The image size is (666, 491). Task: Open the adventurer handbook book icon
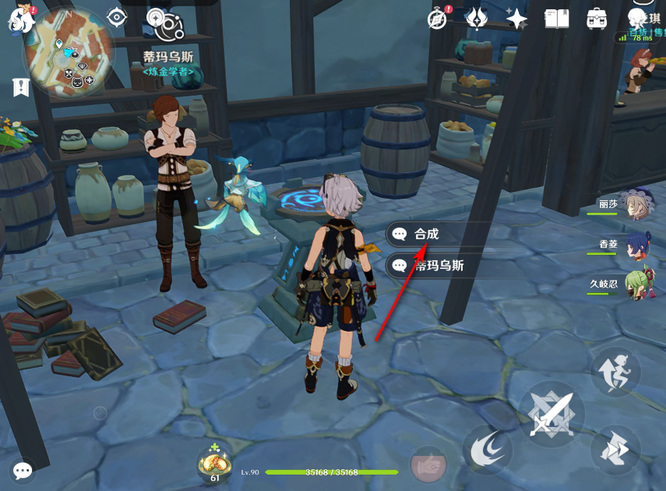557,18
